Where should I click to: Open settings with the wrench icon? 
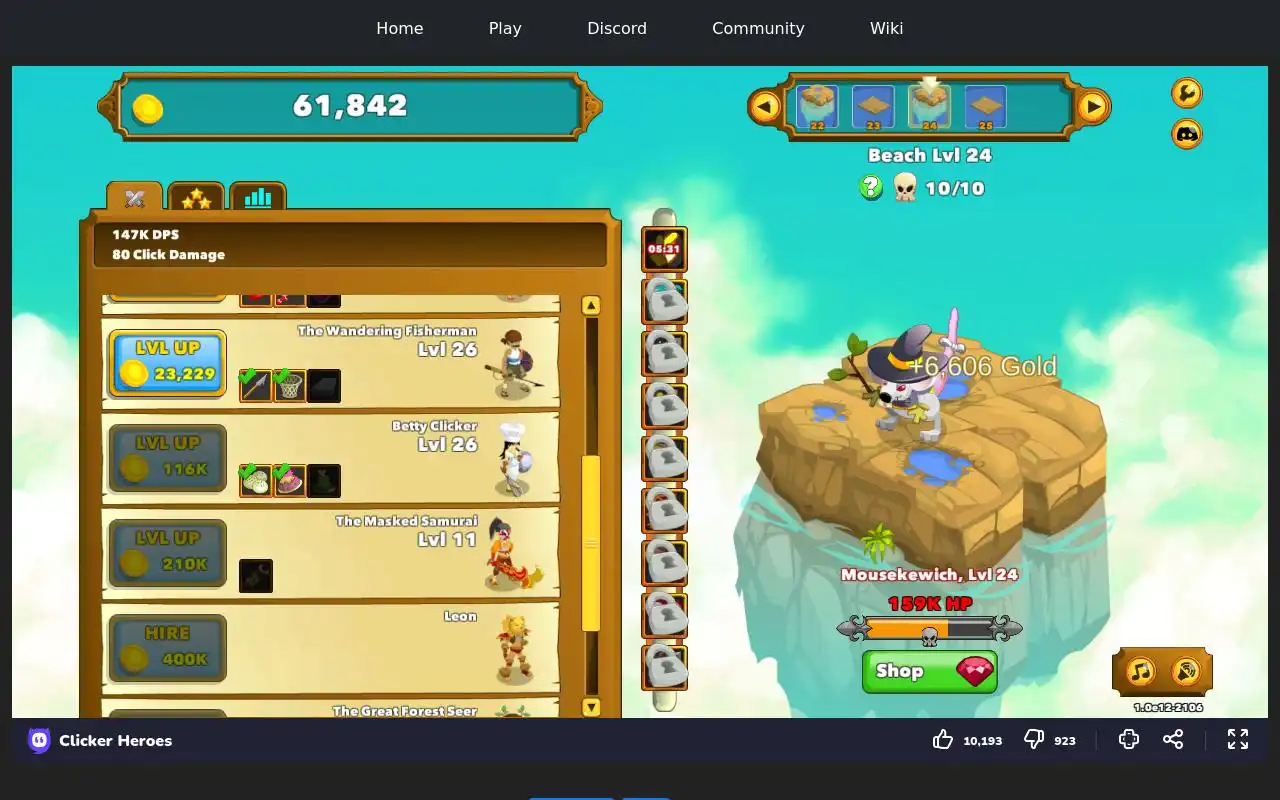point(1187,93)
